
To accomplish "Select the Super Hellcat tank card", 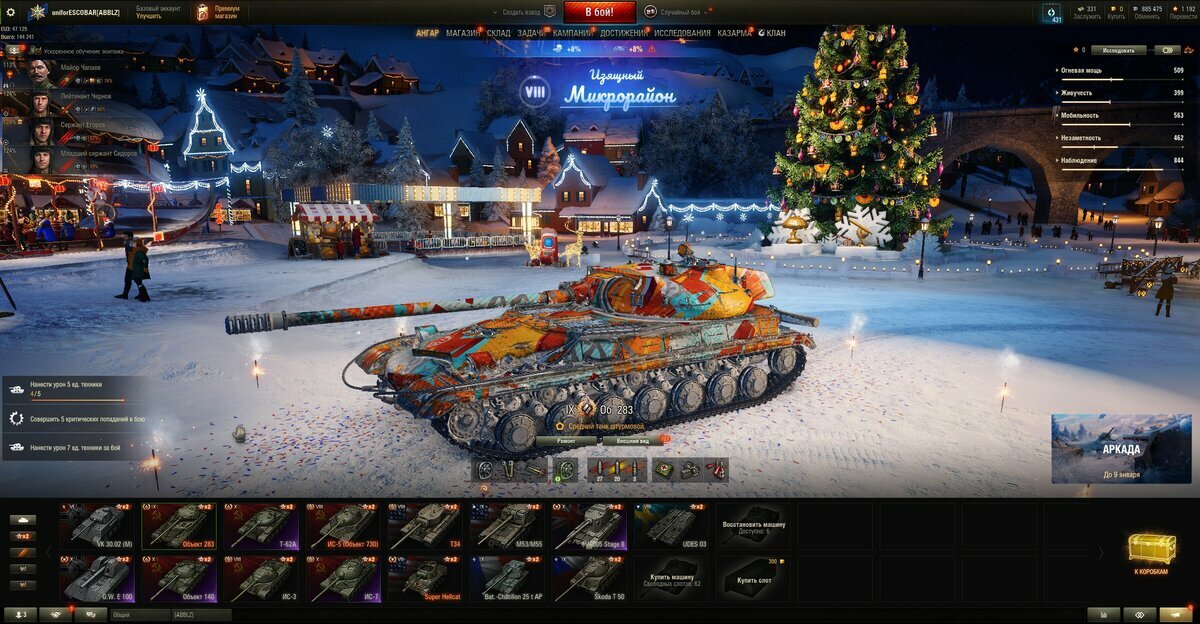I will click(425, 579).
